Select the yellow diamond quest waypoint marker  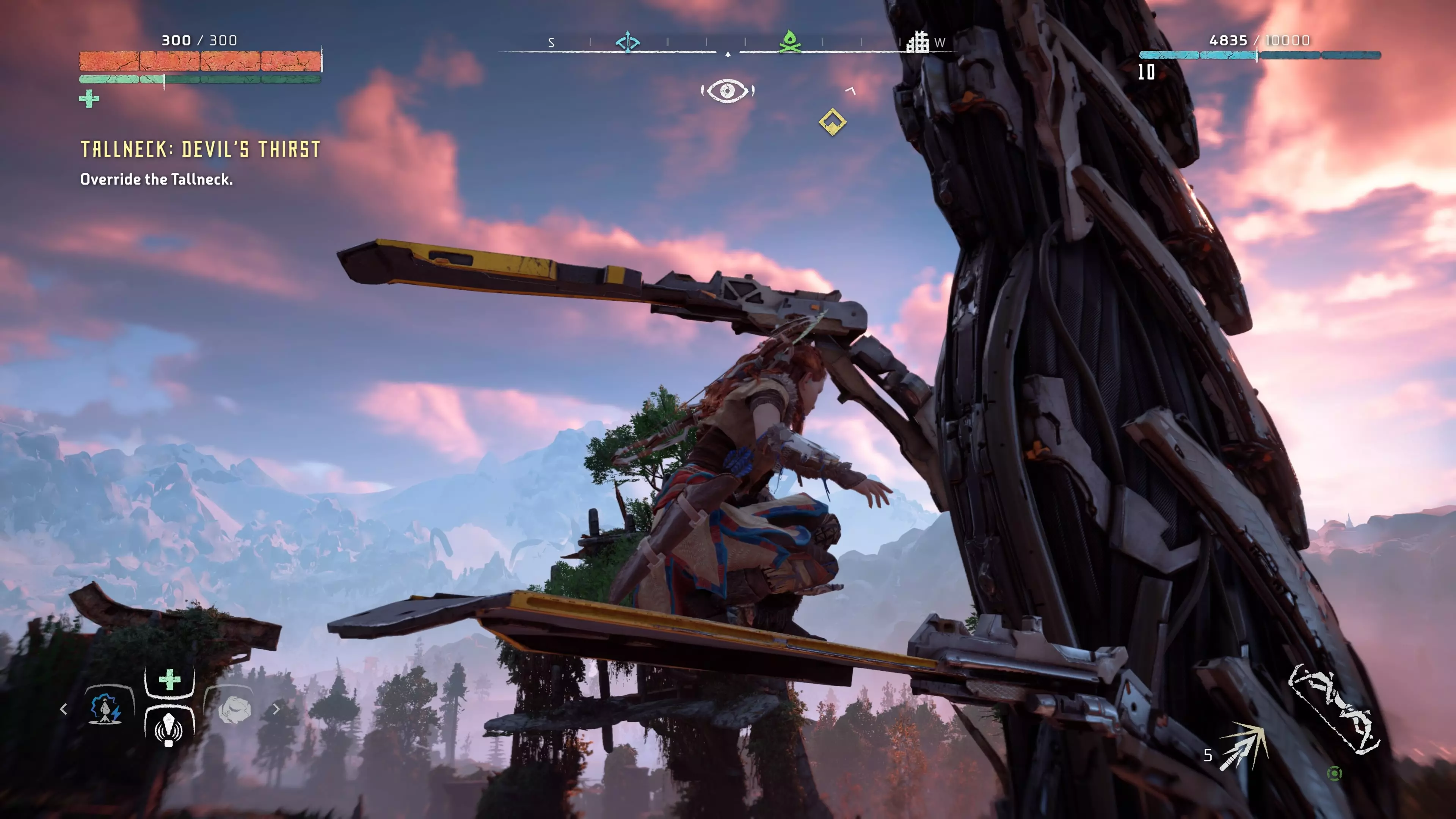click(x=832, y=122)
